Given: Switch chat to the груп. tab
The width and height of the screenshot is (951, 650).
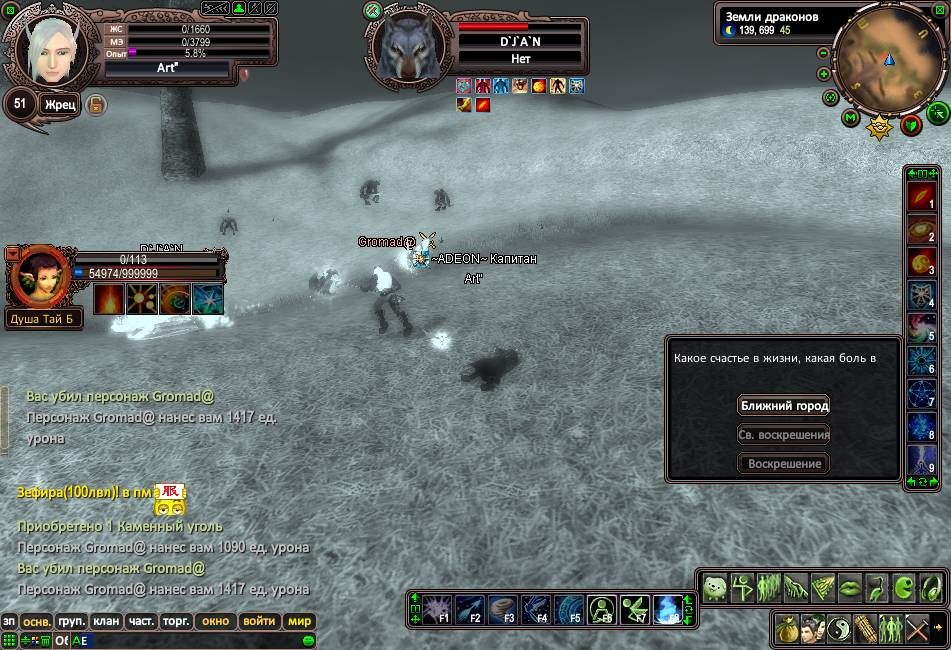Looking at the screenshot, I should (x=71, y=621).
